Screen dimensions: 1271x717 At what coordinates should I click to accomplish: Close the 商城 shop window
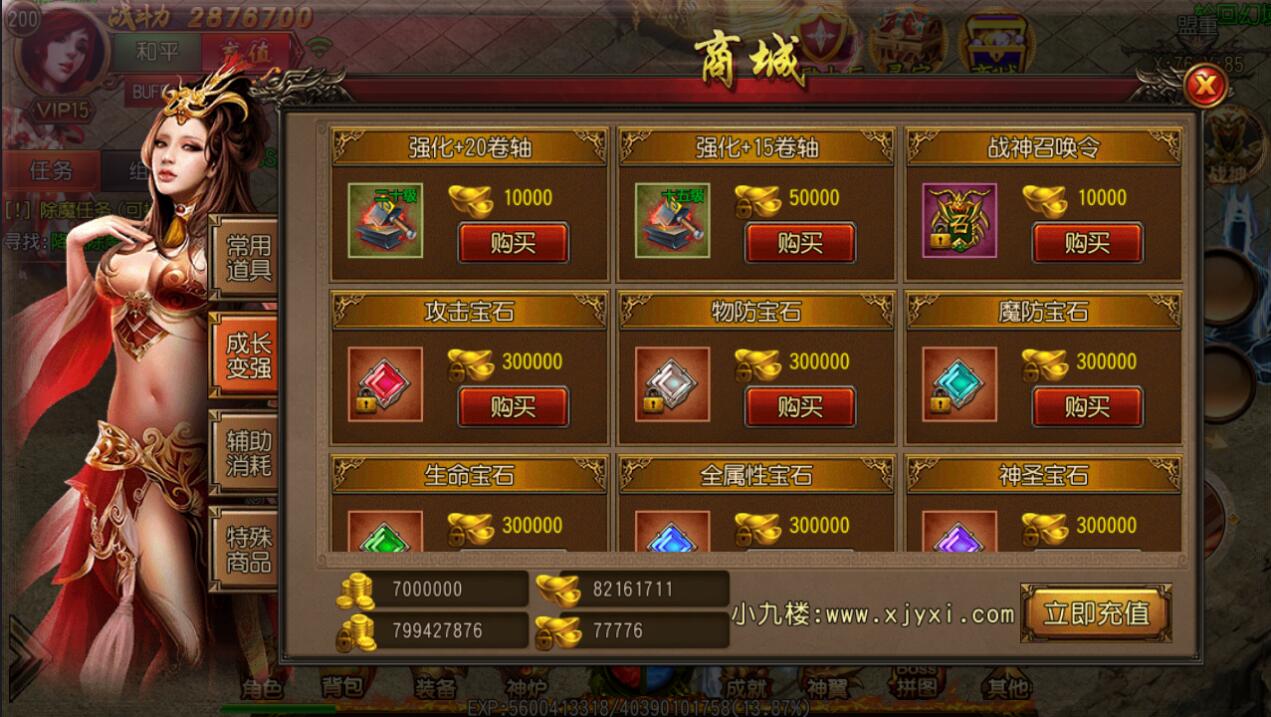[1206, 86]
